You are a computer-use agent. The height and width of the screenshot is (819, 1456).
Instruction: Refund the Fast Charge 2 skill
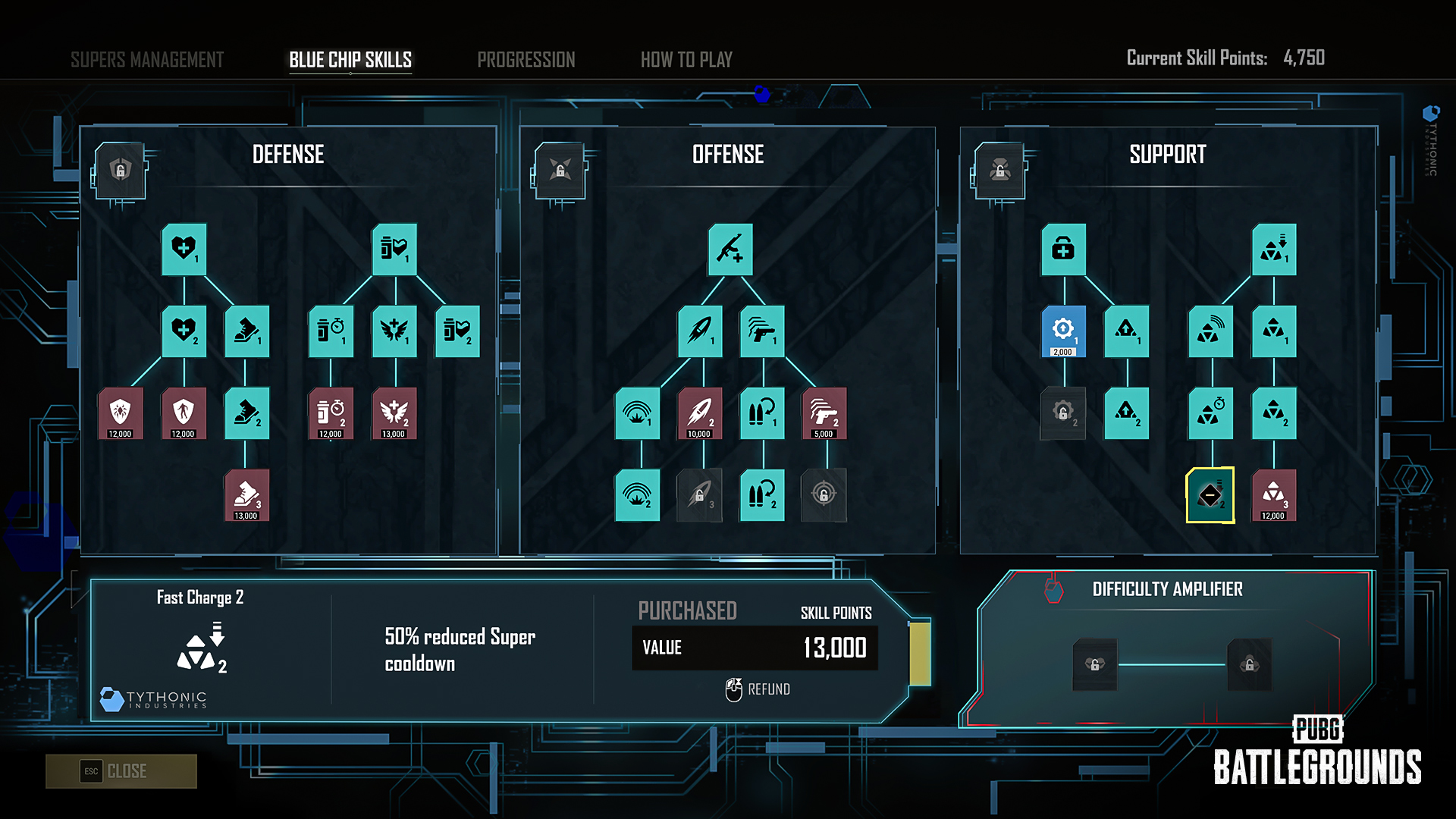pyautogui.click(x=758, y=689)
